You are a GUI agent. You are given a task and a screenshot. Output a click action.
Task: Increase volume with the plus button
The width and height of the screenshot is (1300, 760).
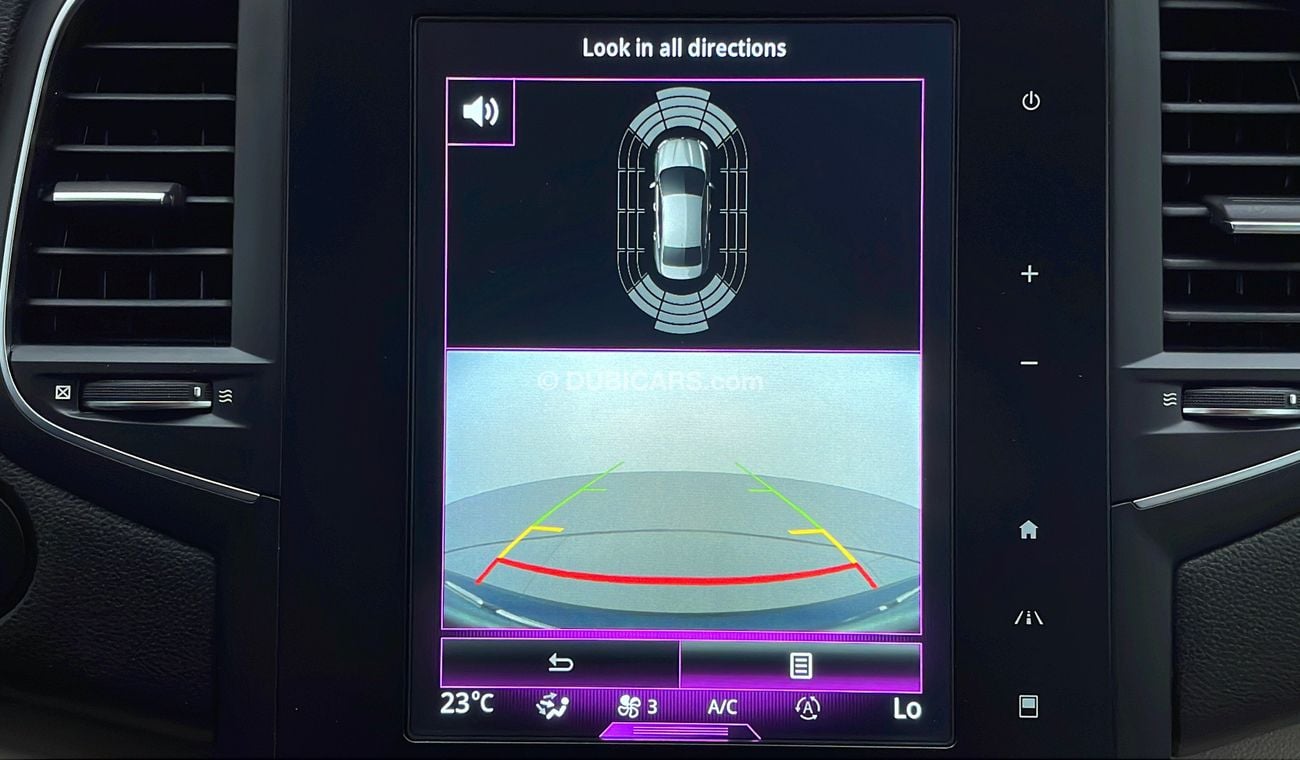click(1029, 274)
